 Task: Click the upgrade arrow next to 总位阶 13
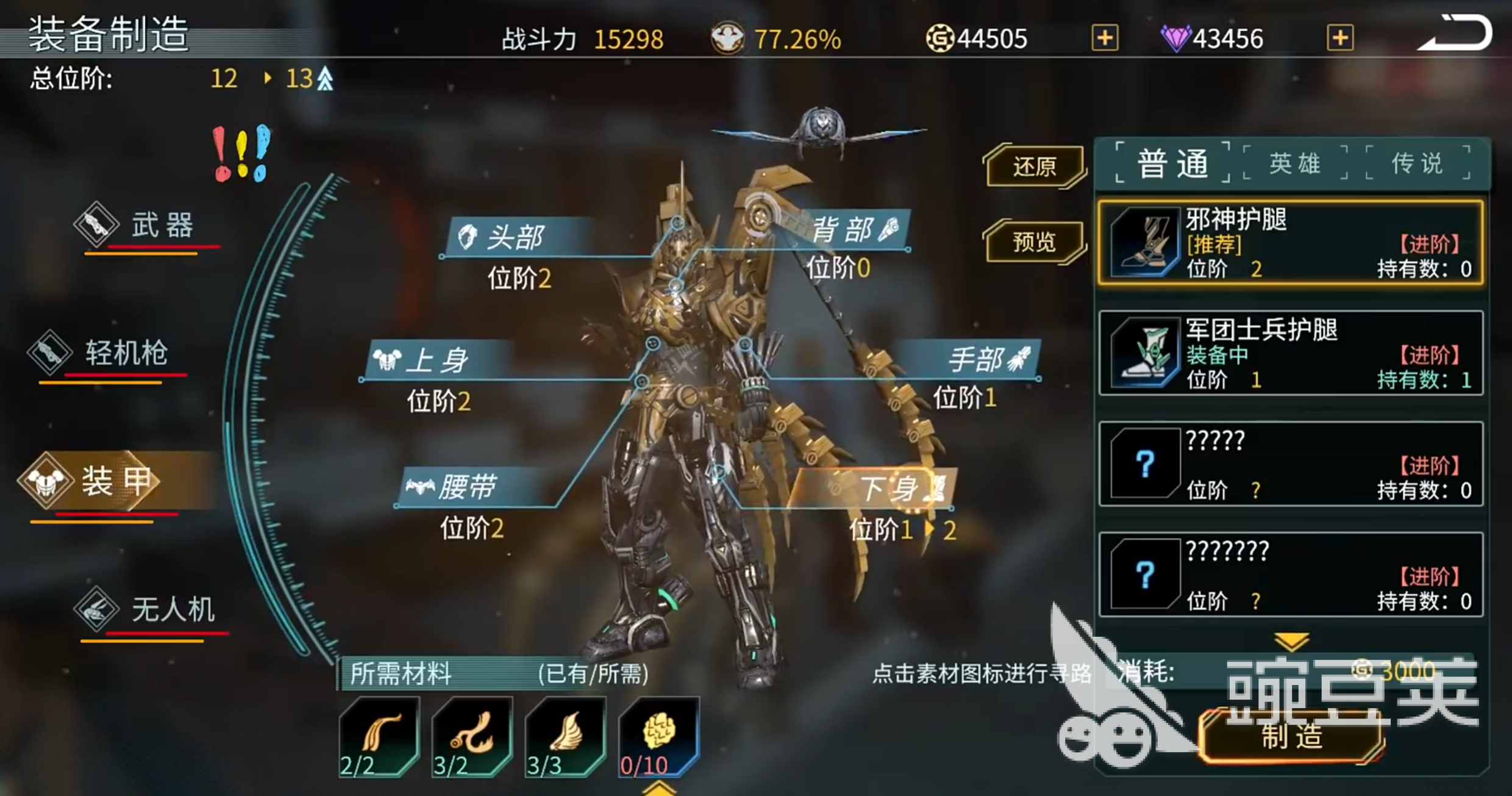pyautogui.click(x=323, y=78)
